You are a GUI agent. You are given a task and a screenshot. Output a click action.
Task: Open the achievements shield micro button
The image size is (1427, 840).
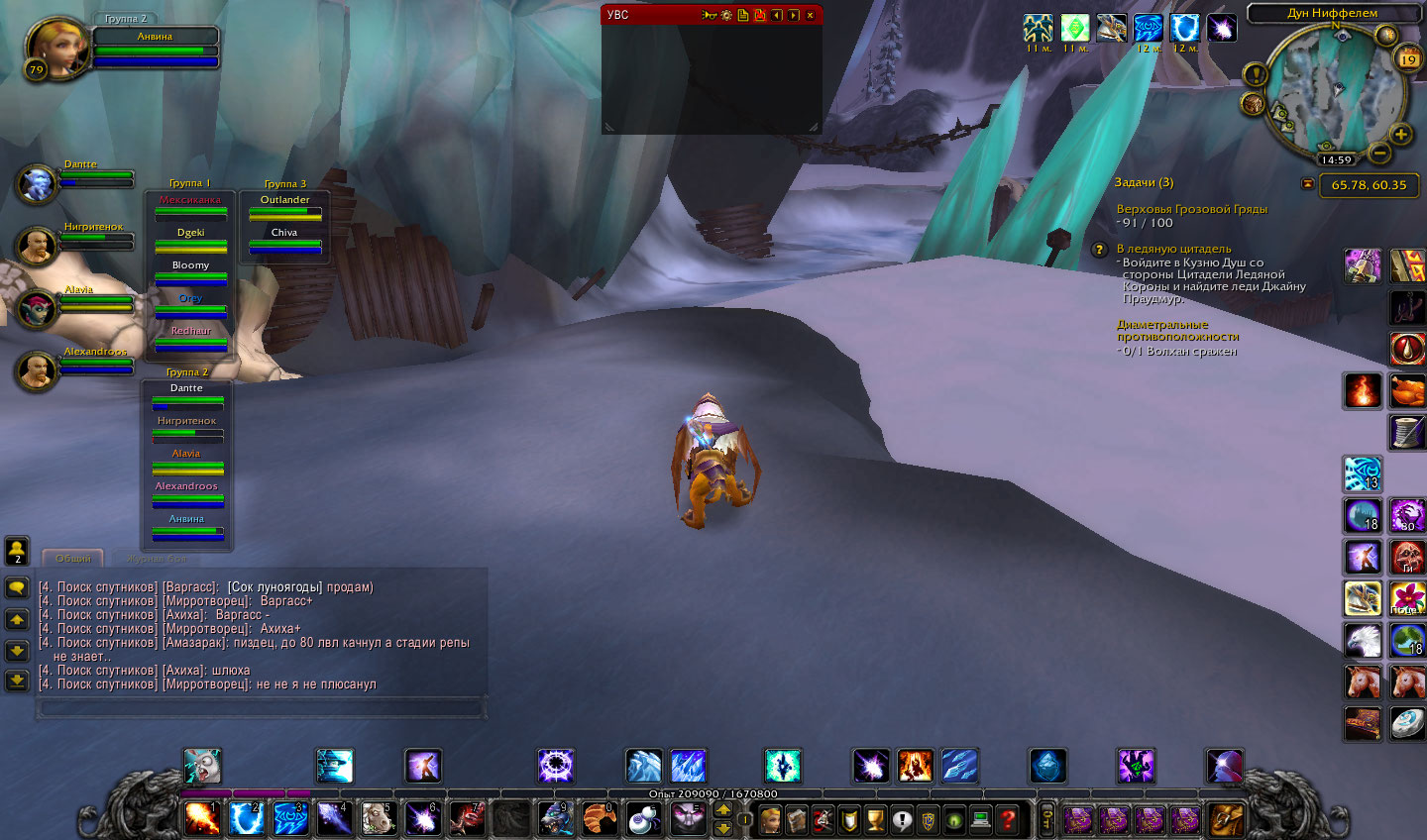[849, 819]
